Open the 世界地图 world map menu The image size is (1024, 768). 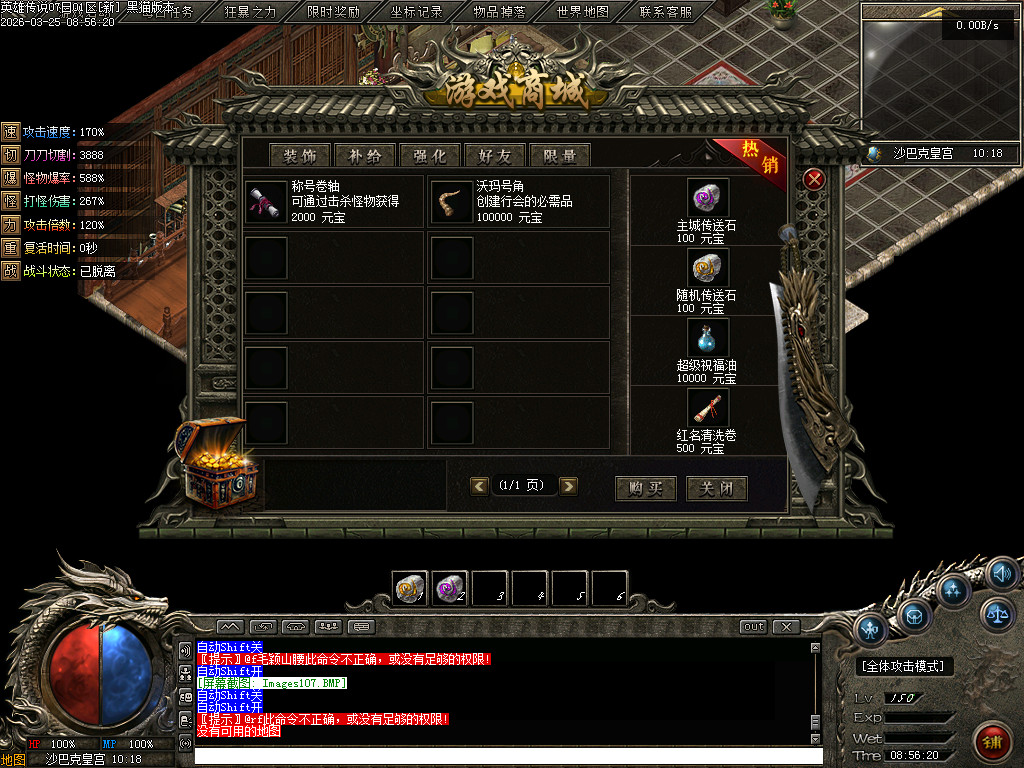point(583,12)
